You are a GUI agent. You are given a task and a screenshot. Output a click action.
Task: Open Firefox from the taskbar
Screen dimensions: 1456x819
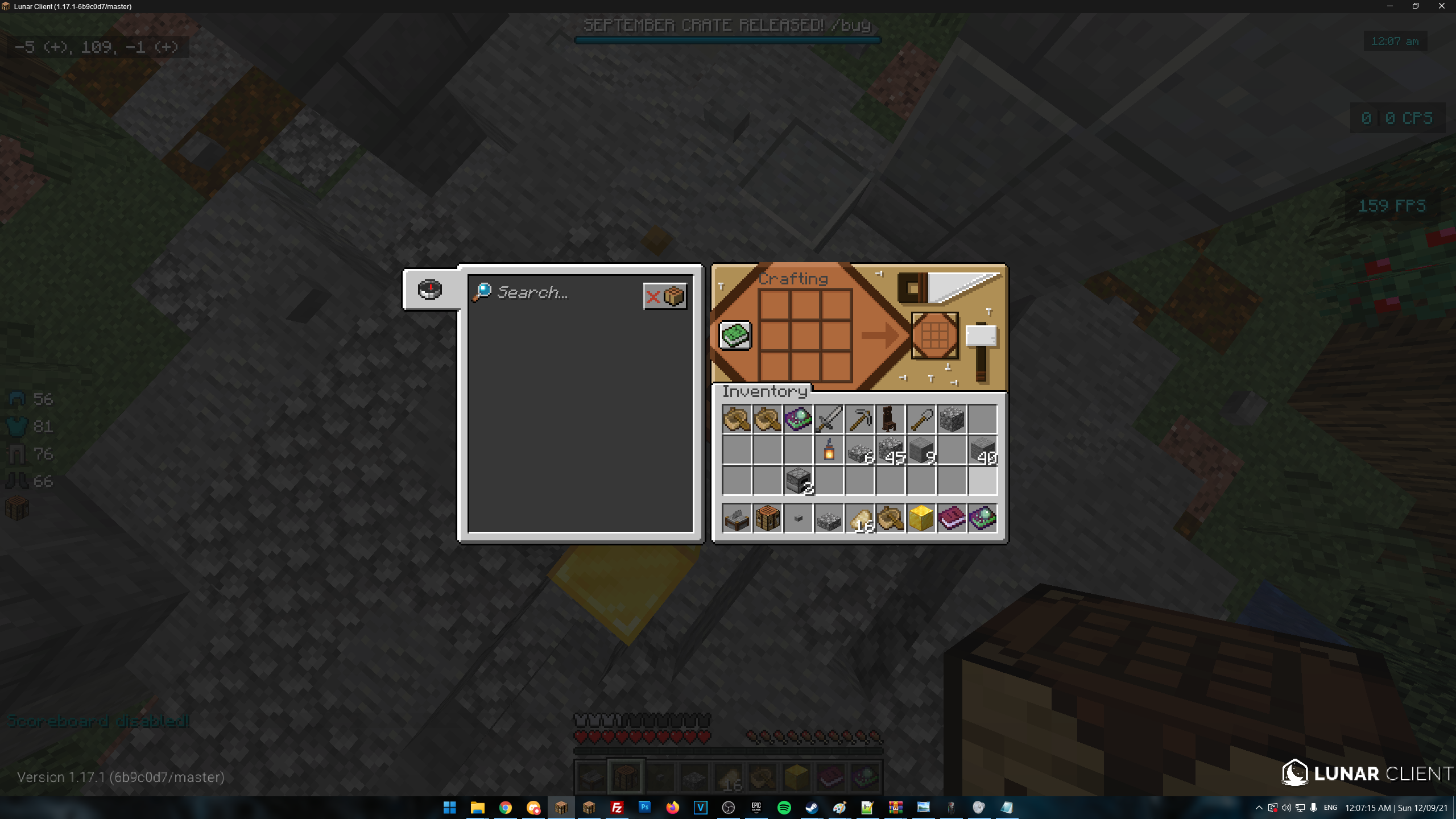[x=673, y=807]
